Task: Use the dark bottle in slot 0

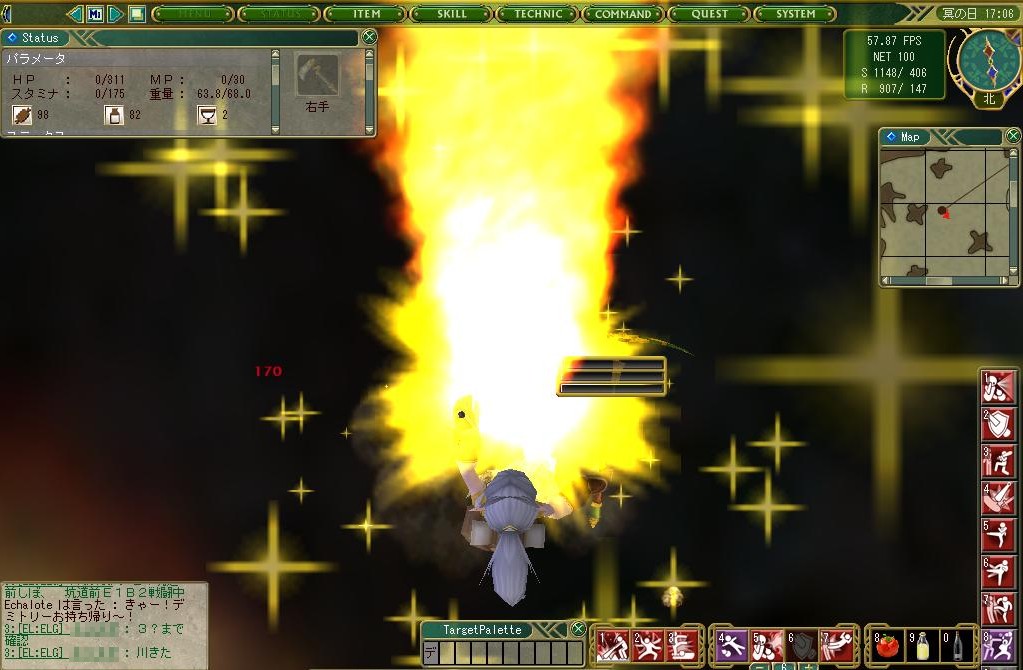Action: (x=955, y=645)
